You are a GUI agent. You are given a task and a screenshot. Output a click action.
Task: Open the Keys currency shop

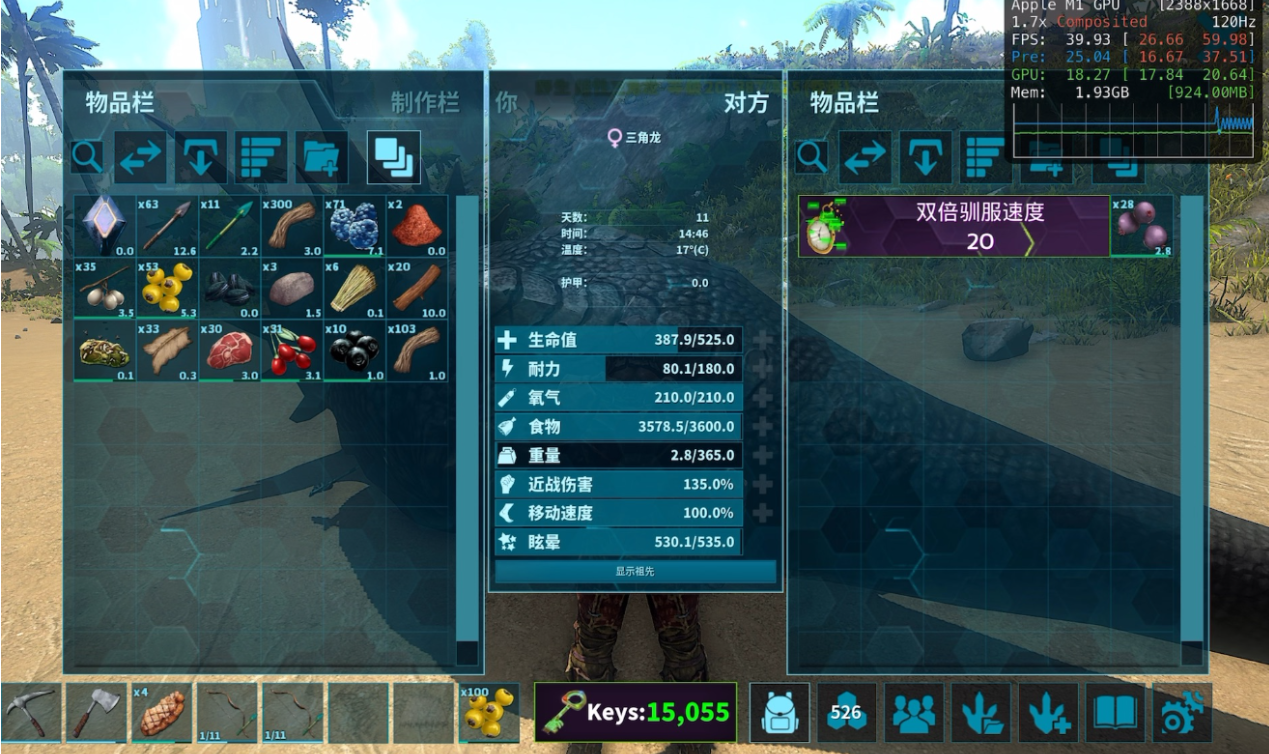(635, 713)
